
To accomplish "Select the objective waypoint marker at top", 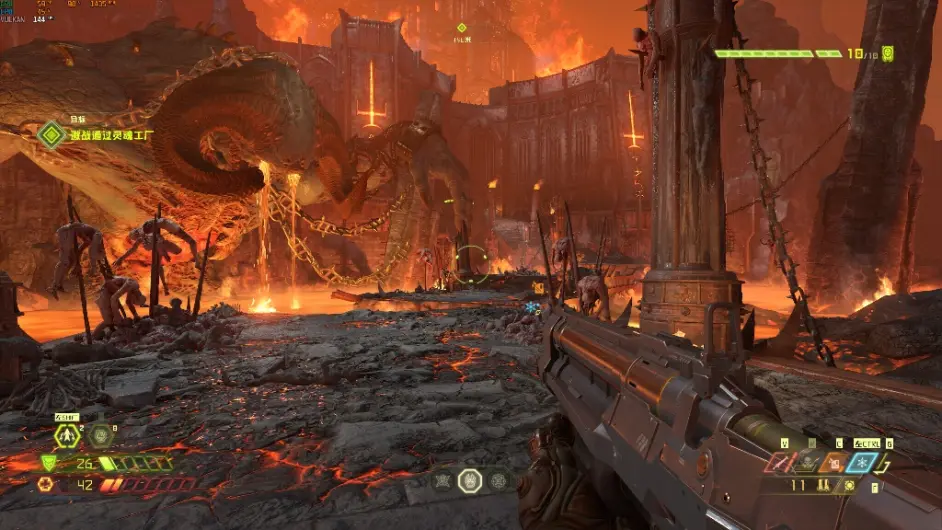I will 461,28.
